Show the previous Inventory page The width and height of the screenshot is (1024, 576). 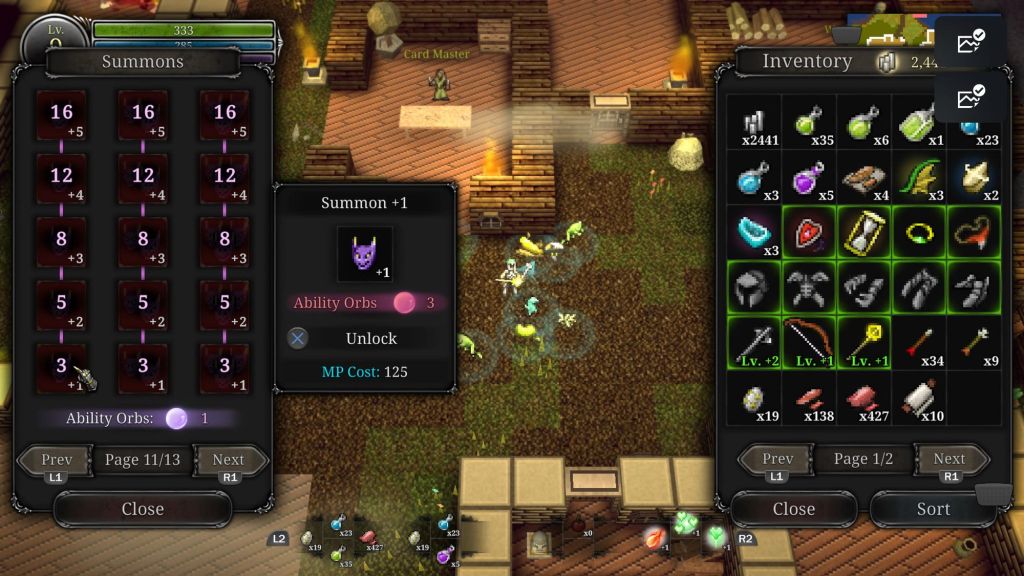(x=777, y=460)
